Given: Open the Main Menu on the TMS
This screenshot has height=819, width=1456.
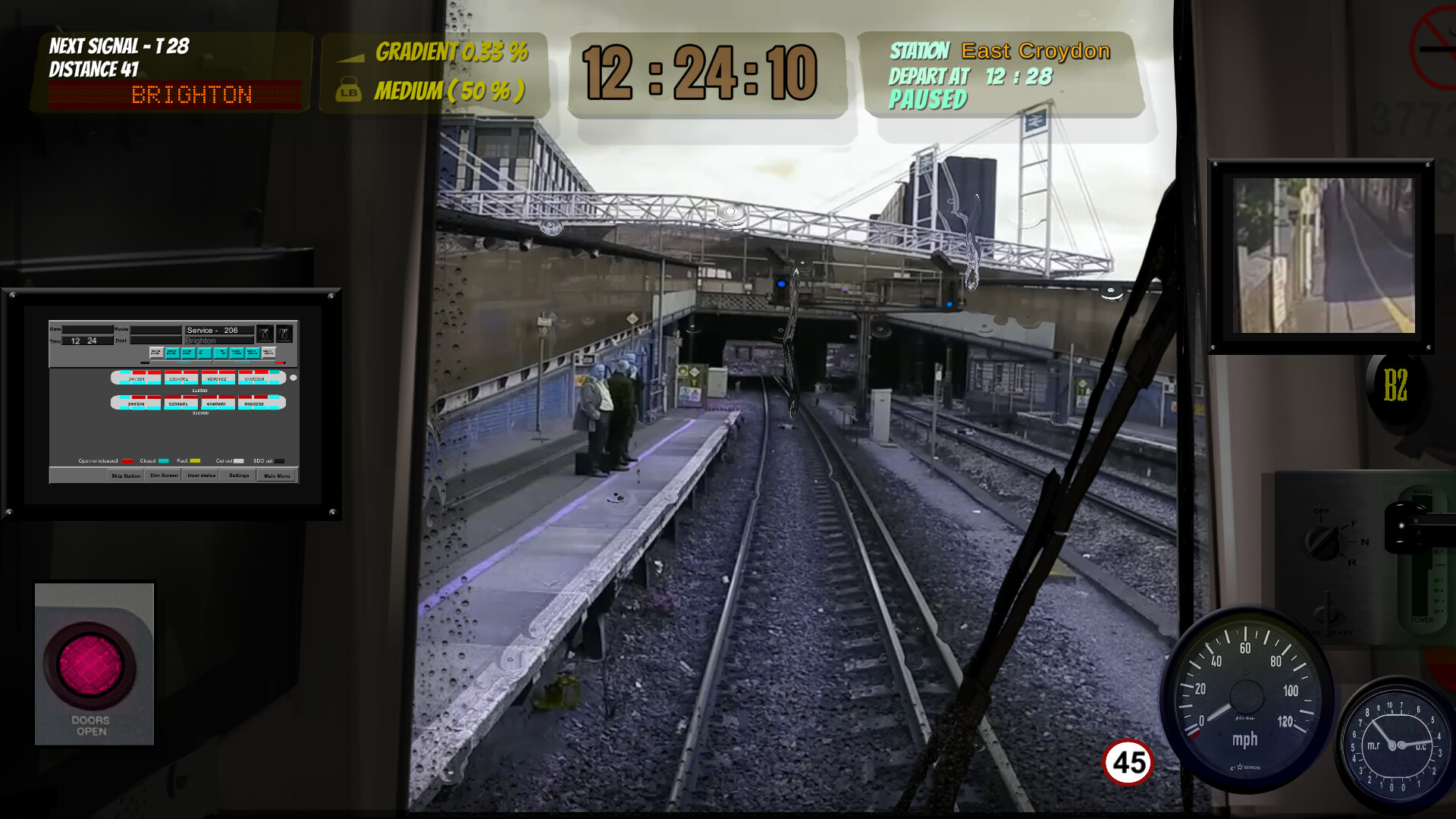Looking at the screenshot, I should point(276,475).
